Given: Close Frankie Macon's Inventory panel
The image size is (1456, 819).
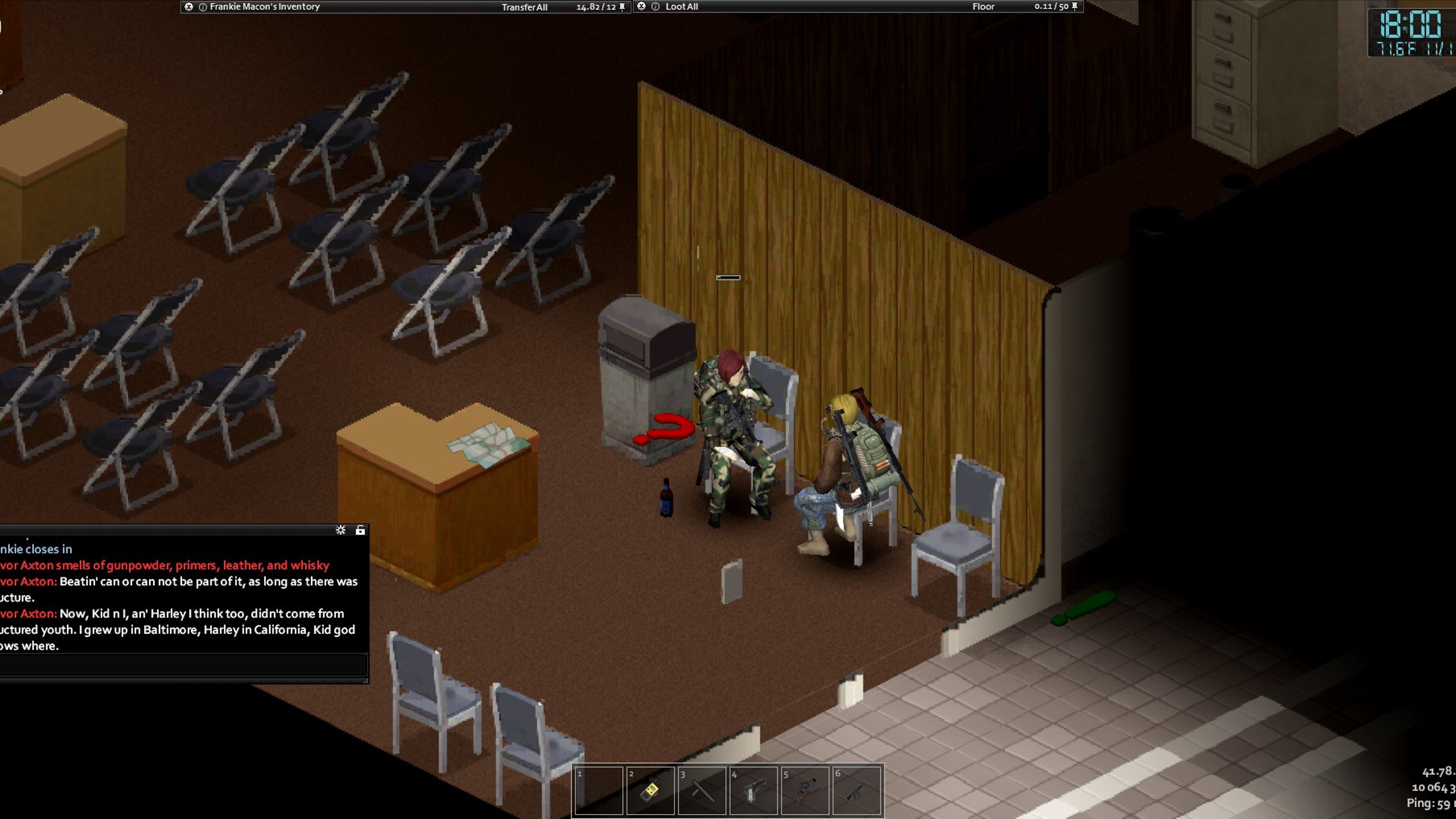Looking at the screenshot, I should (x=189, y=7).
